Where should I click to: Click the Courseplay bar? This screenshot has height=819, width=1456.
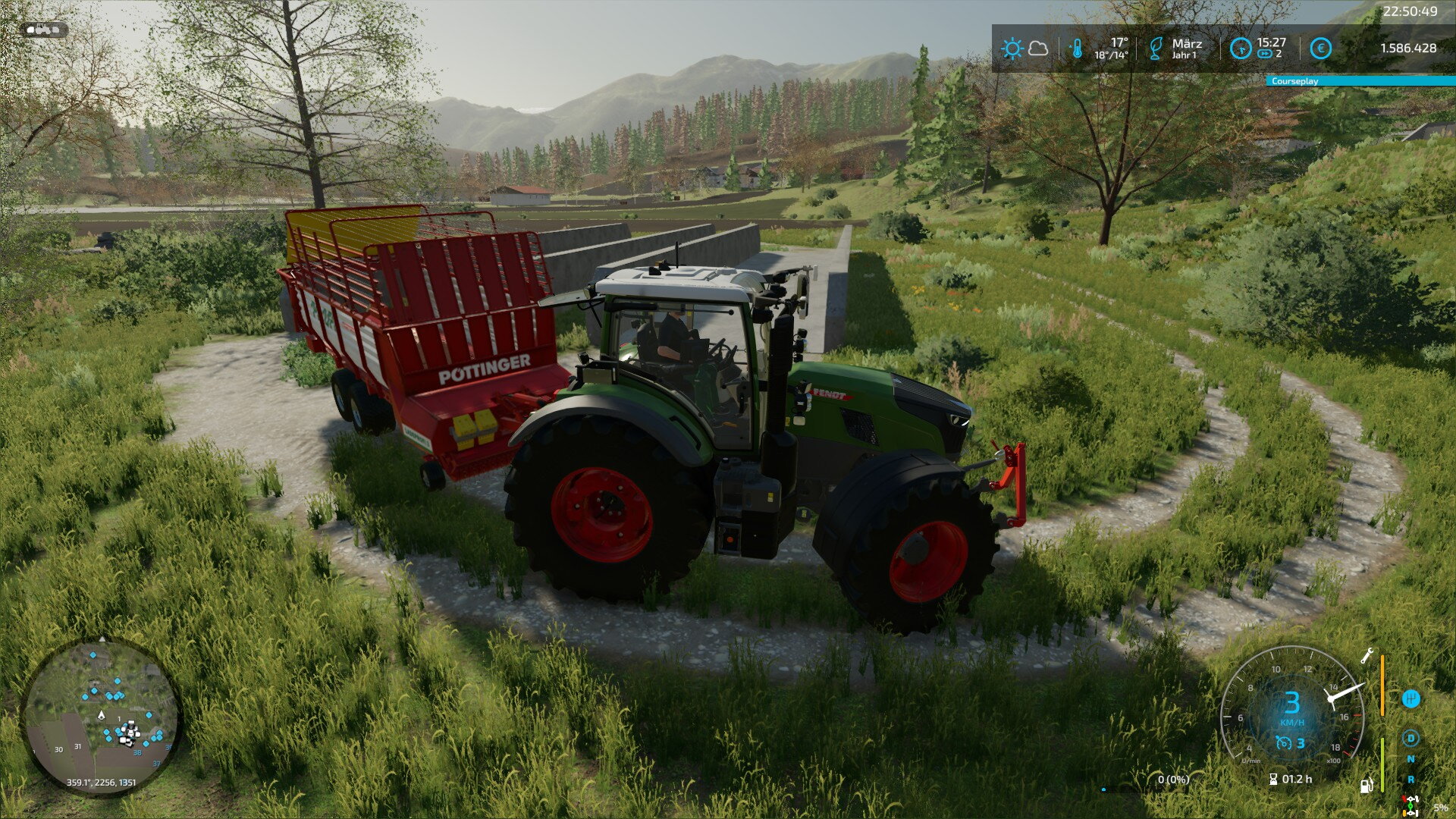1360,81
